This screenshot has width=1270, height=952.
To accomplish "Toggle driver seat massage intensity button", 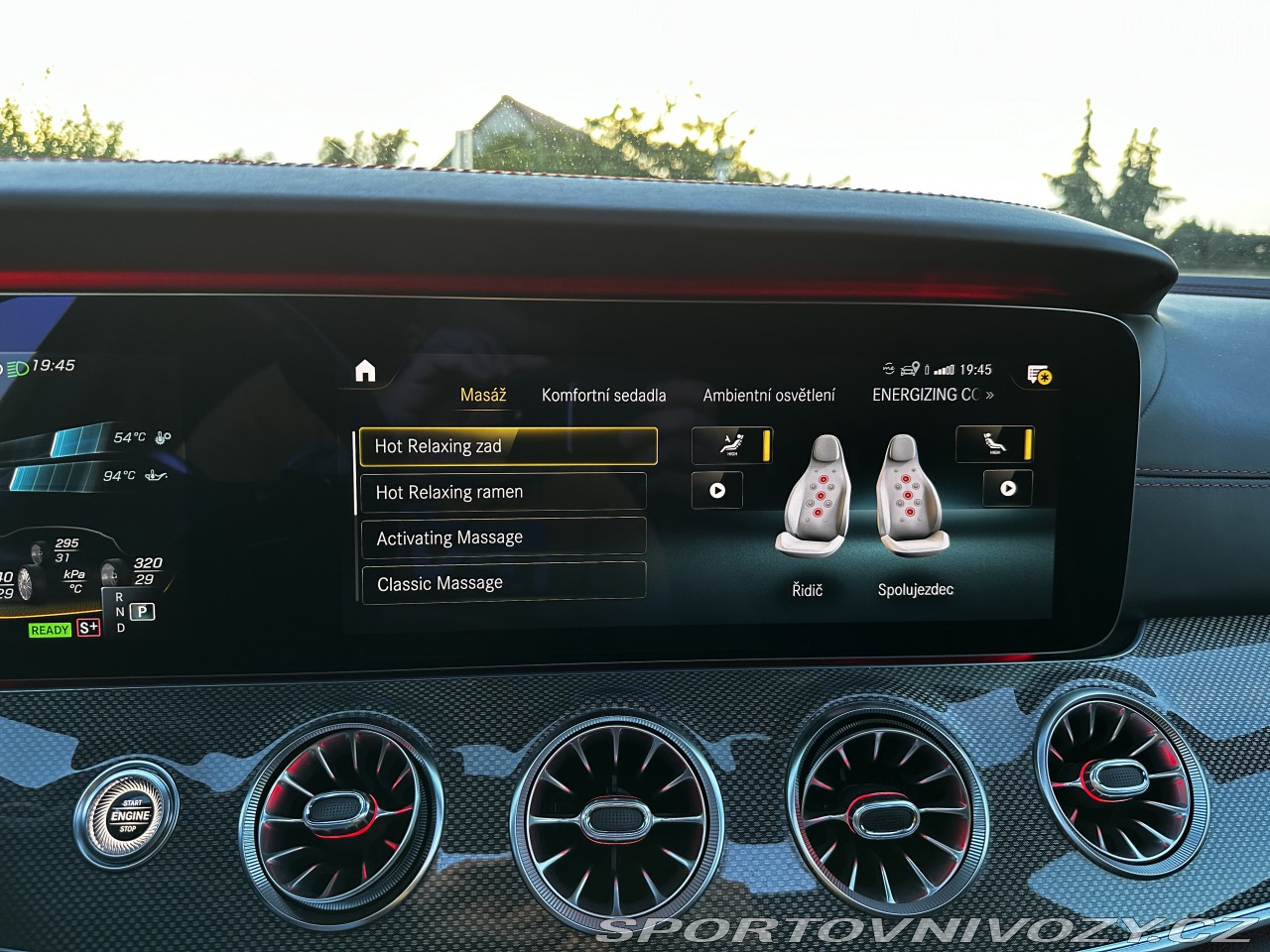I will pos(732,445).
